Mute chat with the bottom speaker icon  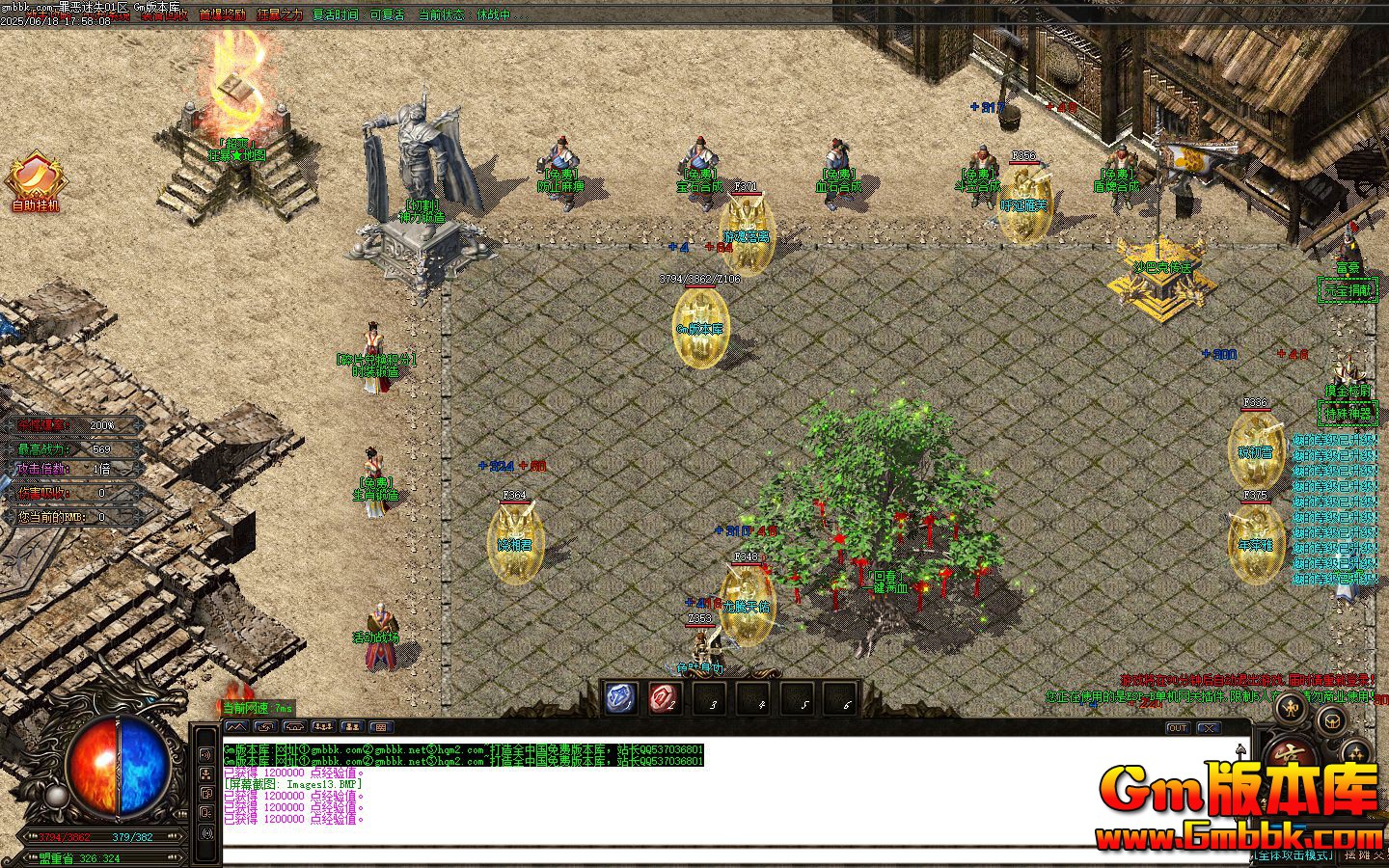tap(207, 831)
